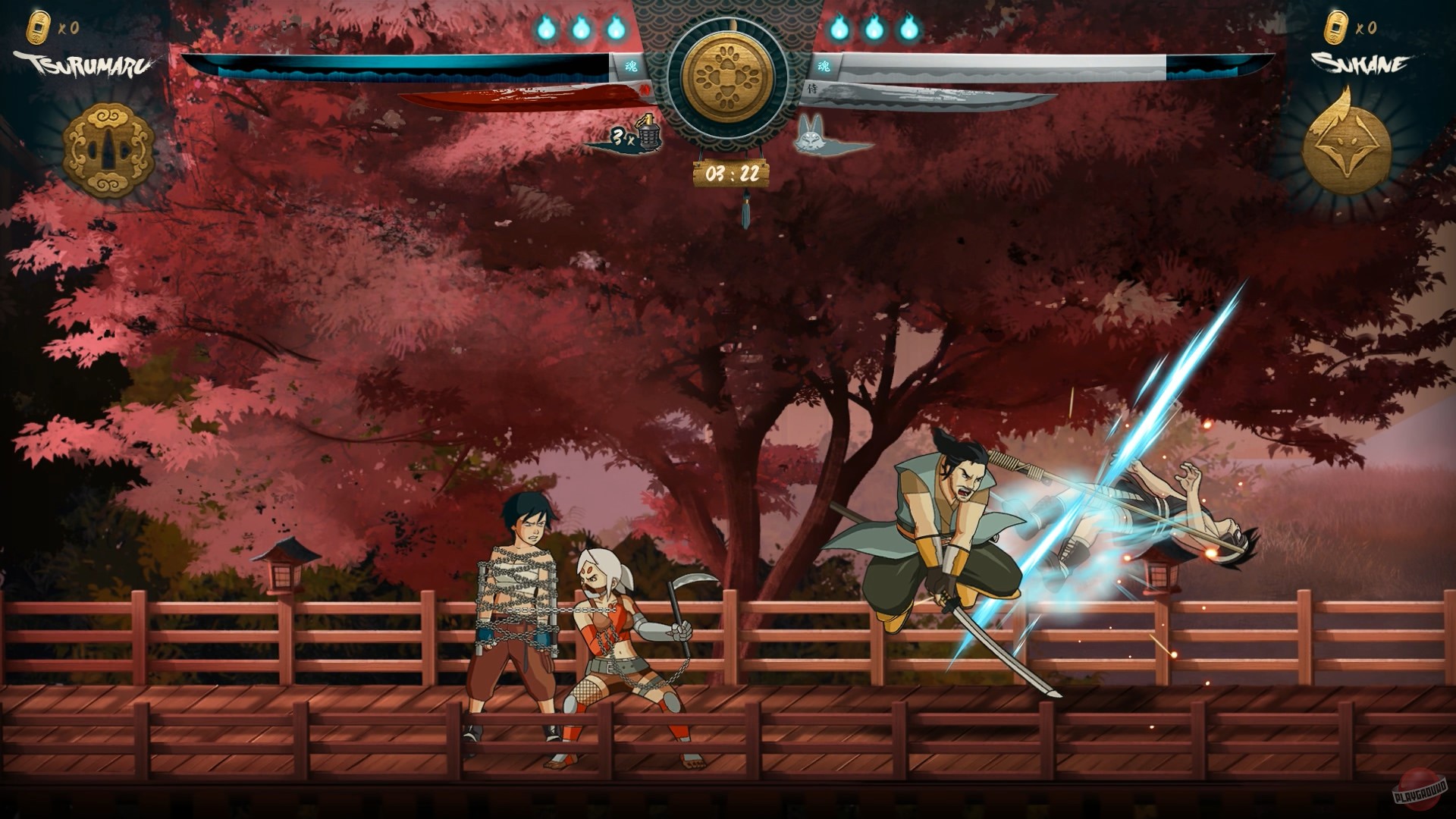Expand the red crest between the health bars

[646, 89]
